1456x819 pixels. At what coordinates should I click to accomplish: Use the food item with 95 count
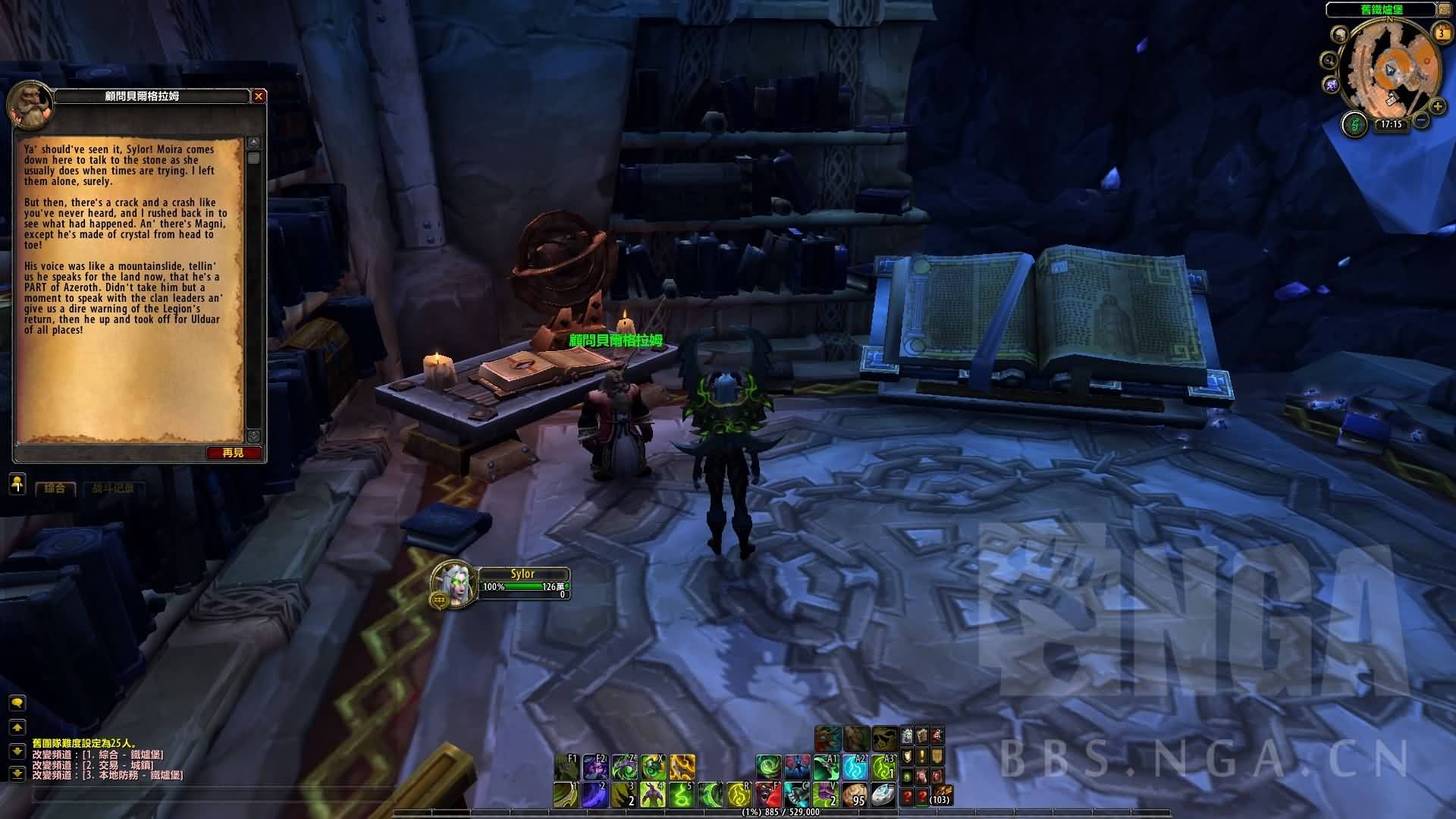(855, 795)
